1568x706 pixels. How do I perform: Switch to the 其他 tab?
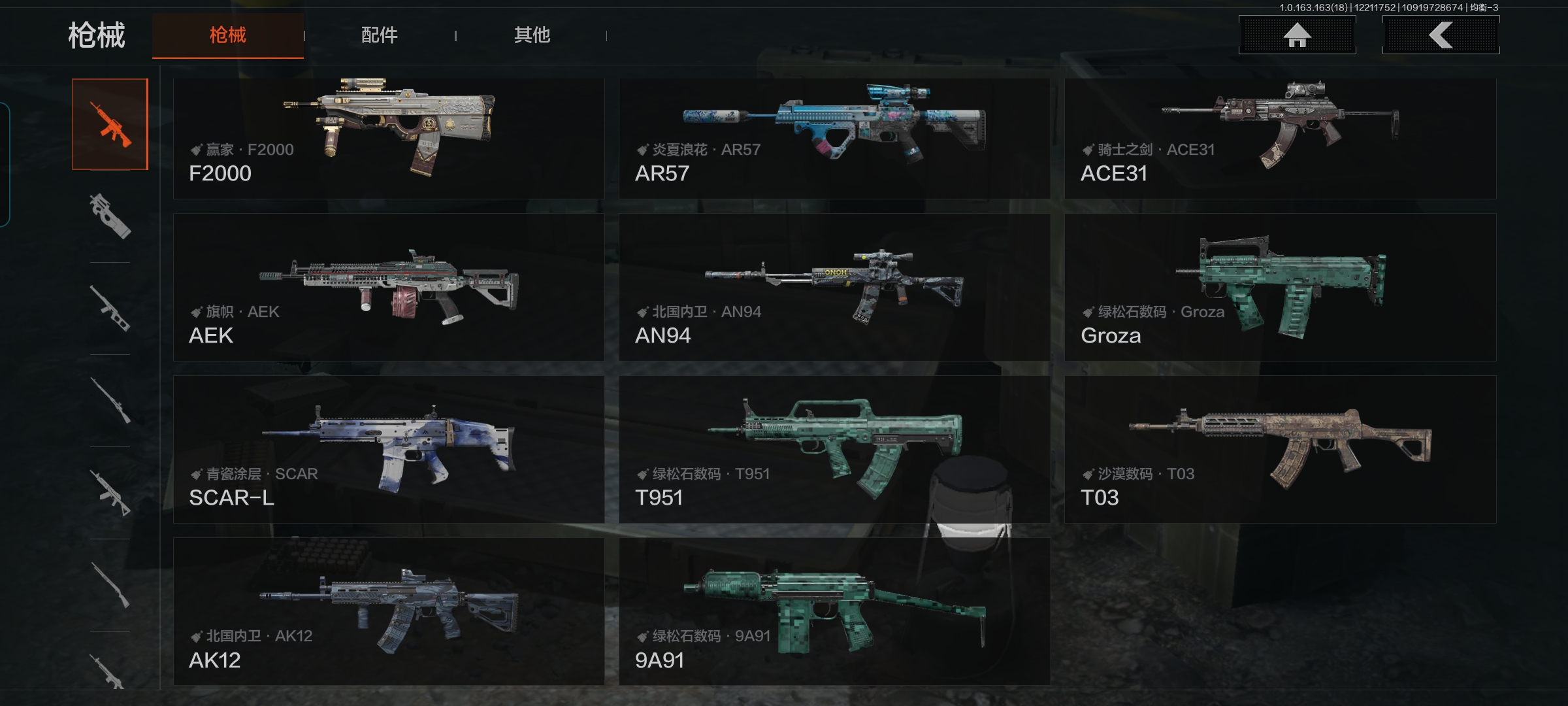532,35
